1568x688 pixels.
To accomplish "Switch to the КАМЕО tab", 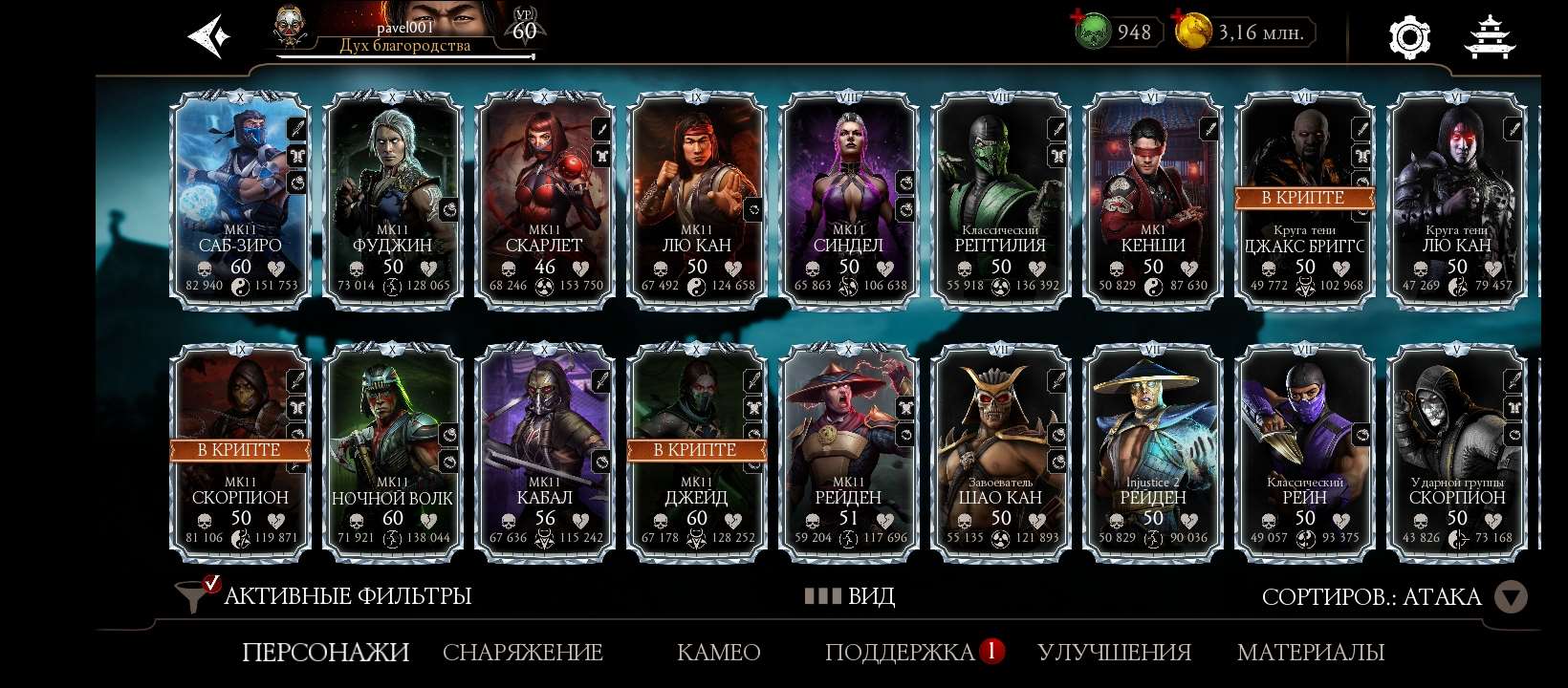I will [x=719, y=653].
